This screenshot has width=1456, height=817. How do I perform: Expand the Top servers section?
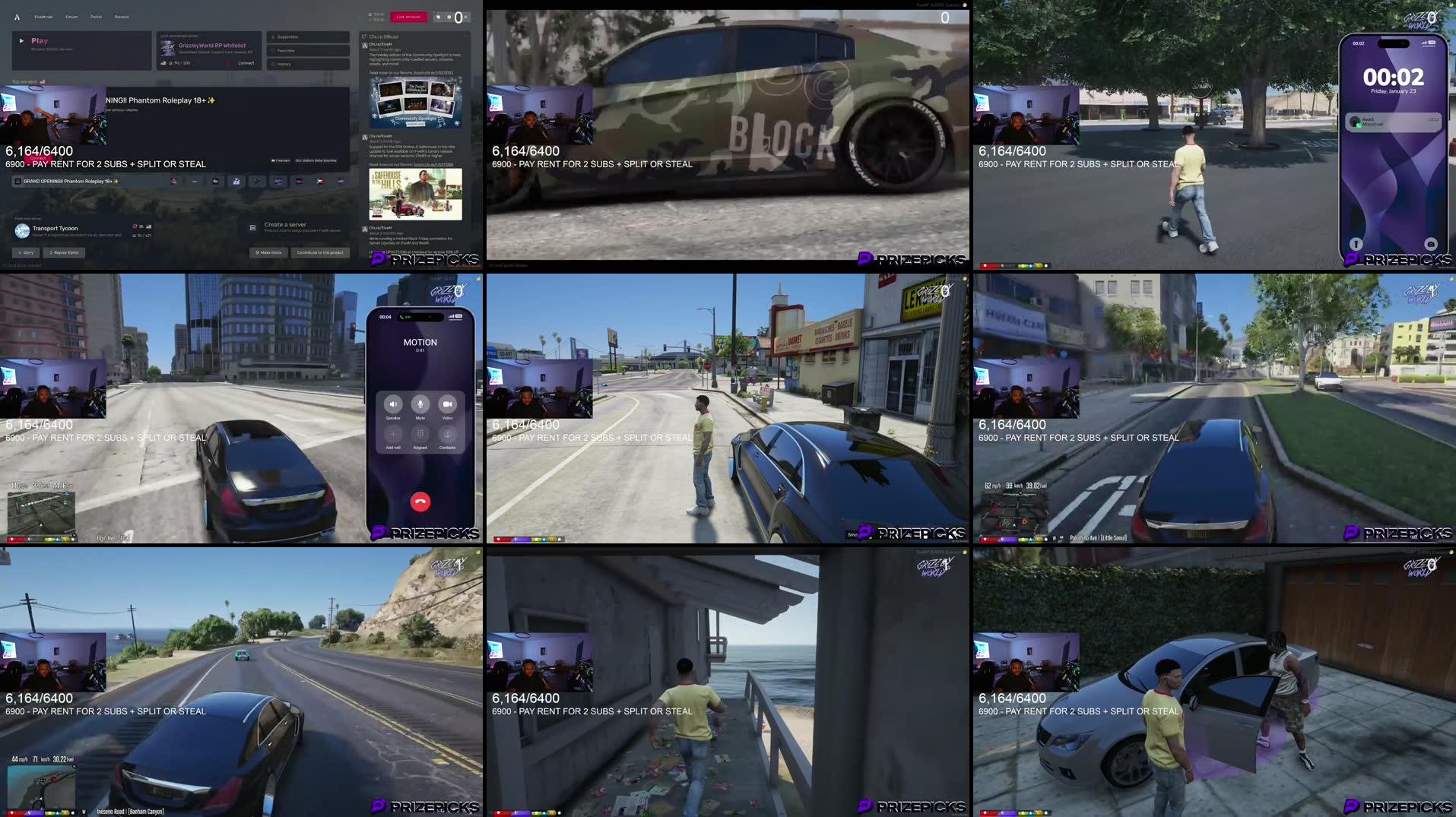(x=24, y=81)
